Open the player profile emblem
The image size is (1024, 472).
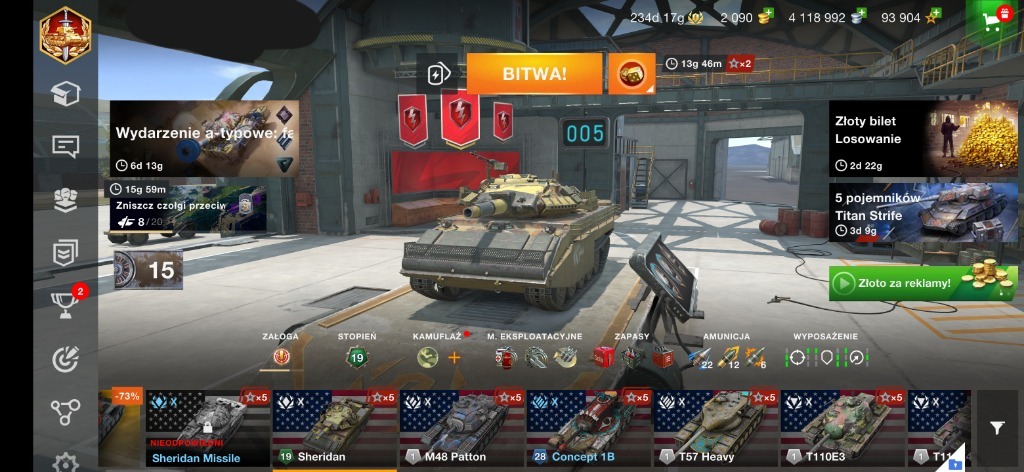[66, 35]
